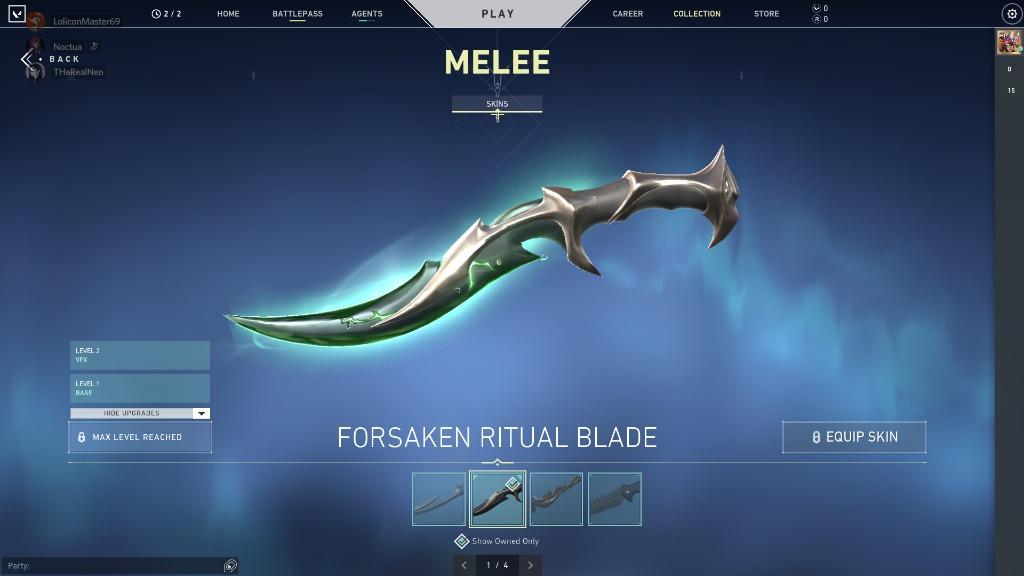1024x576 pixels.
Task: Toggle the Show Owned Only checkbox
Action: 462,541
